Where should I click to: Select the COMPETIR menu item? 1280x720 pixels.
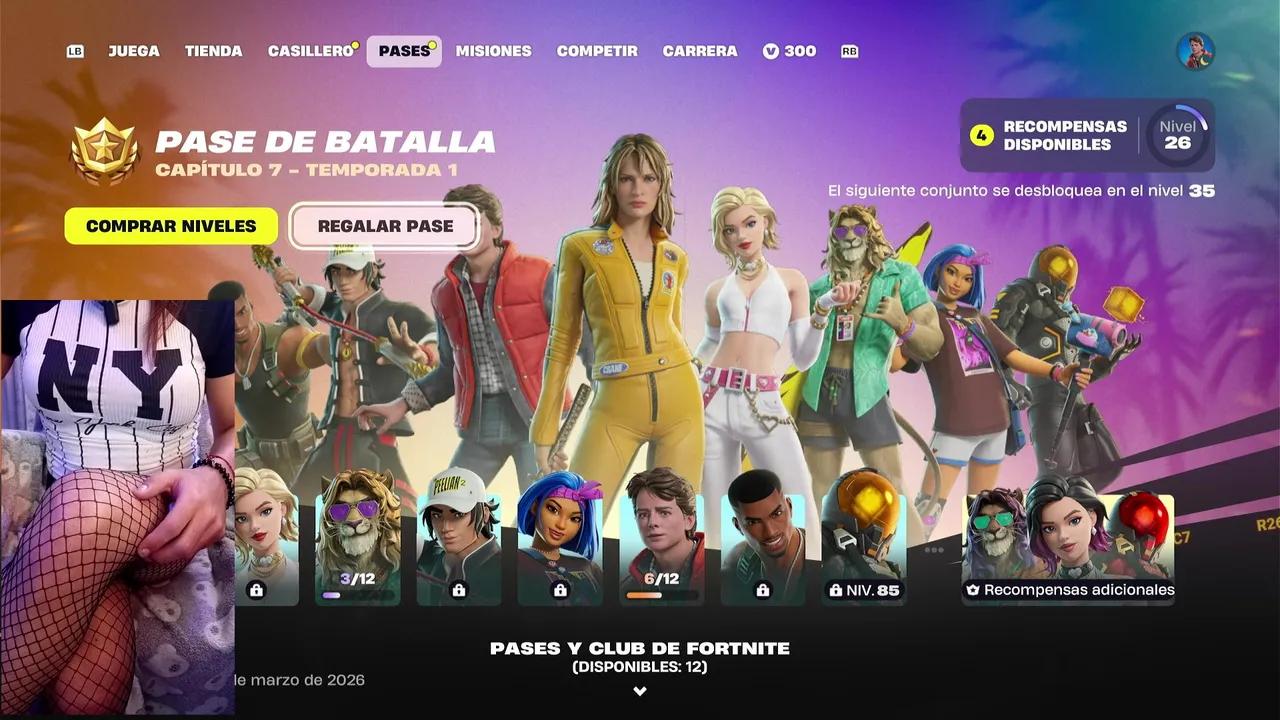point(597,51)
